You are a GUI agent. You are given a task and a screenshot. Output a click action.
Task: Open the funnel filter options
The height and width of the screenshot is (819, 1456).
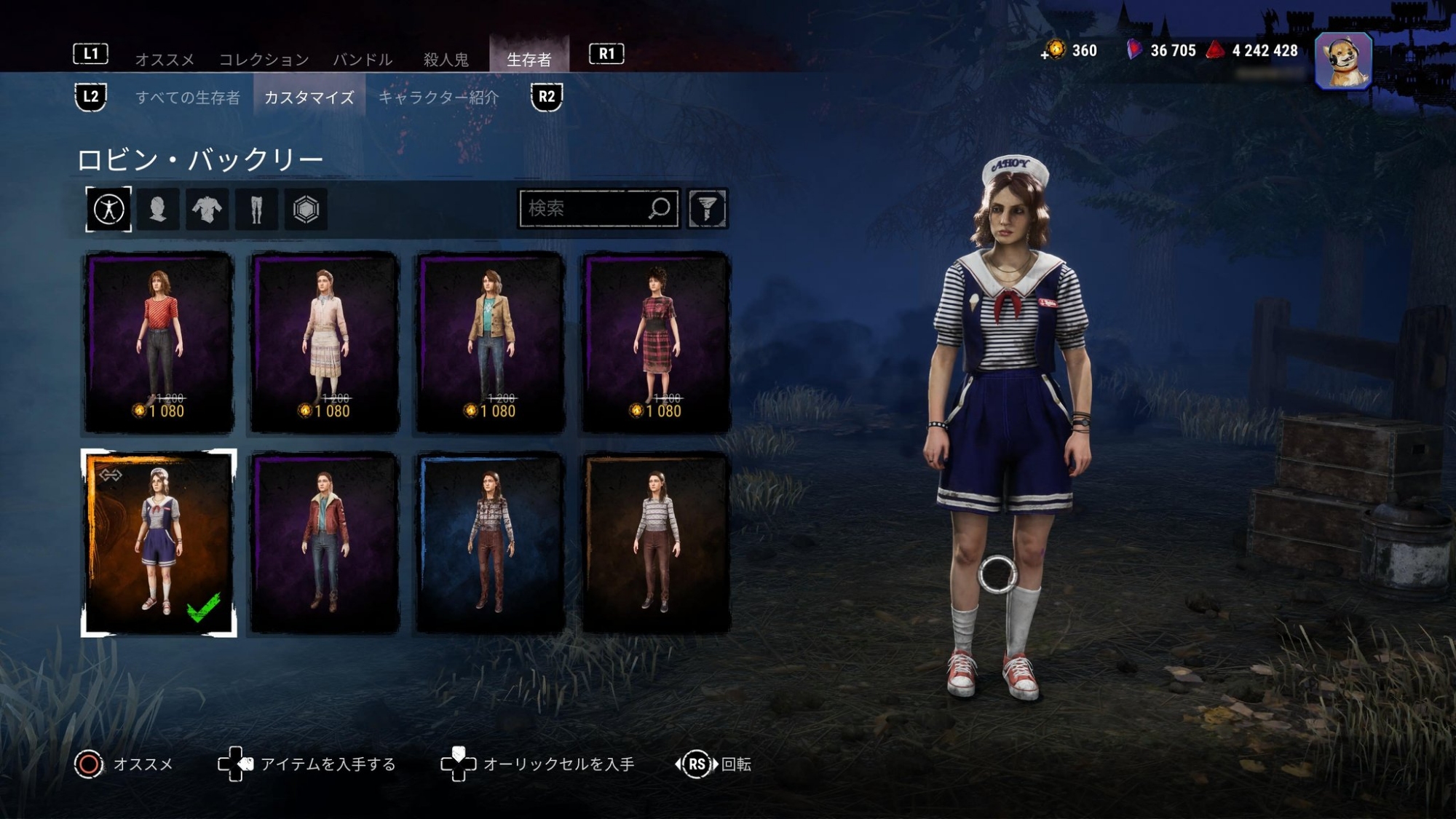pos(707,209)
